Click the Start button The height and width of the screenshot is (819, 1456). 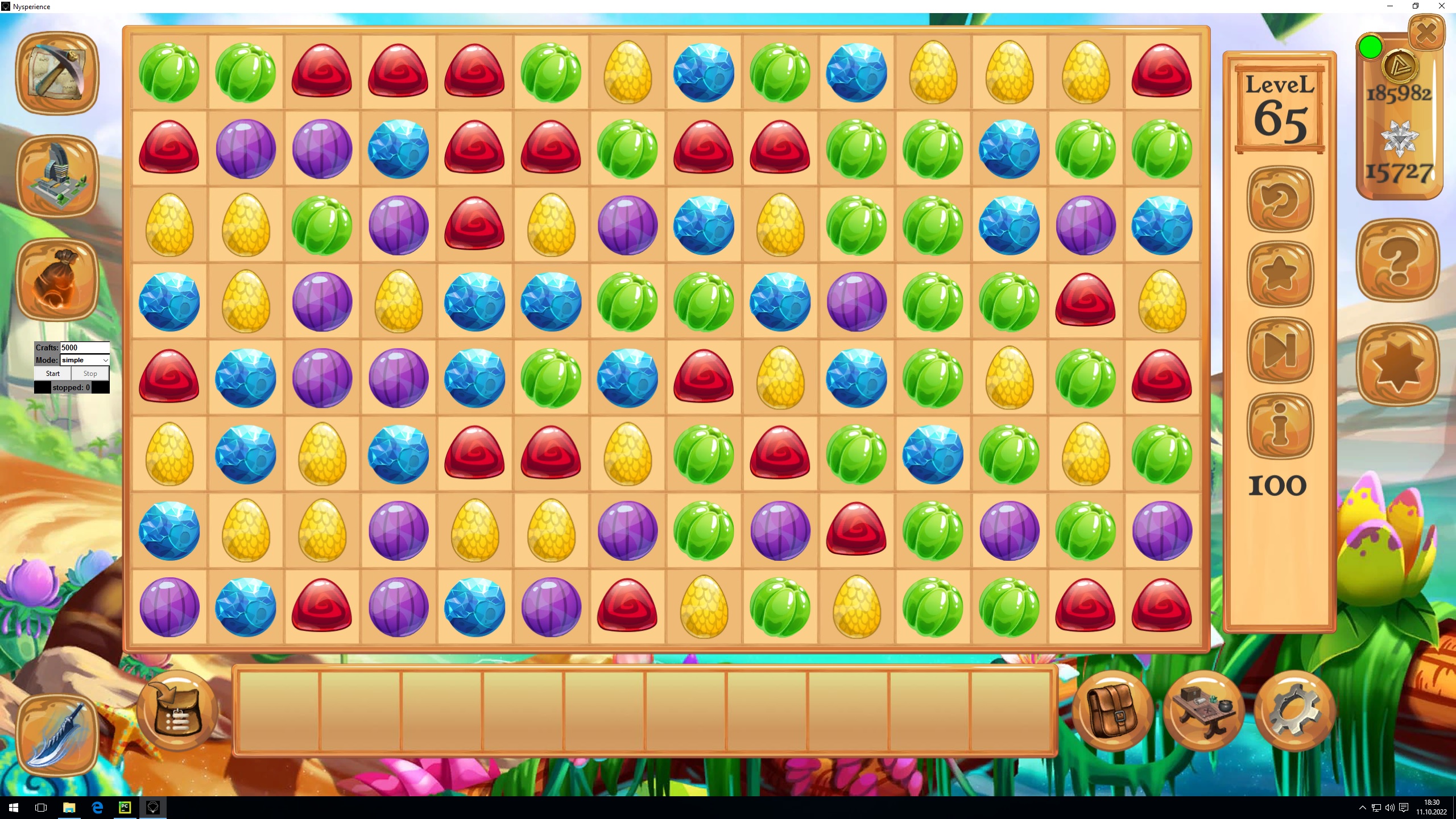[52, 374]
